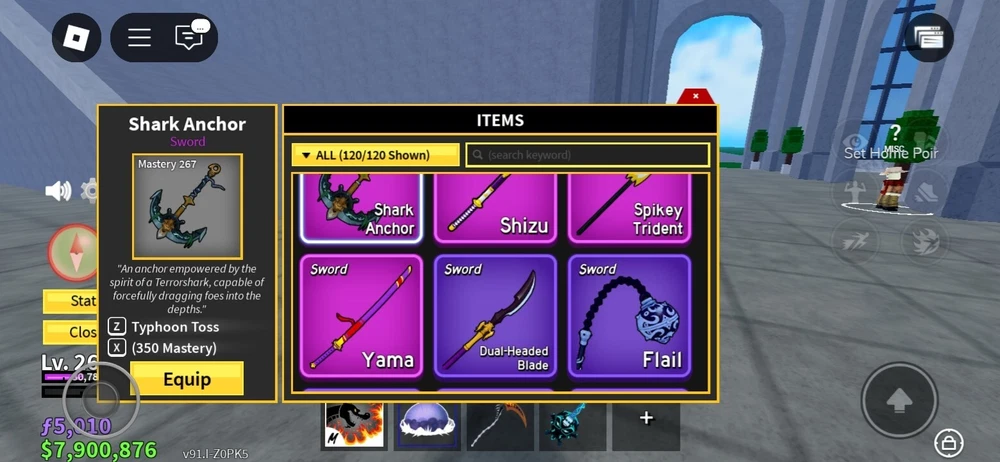1000x462 pixels.
Task: Open the hamburger list menu
Action: tap(139, 38)
